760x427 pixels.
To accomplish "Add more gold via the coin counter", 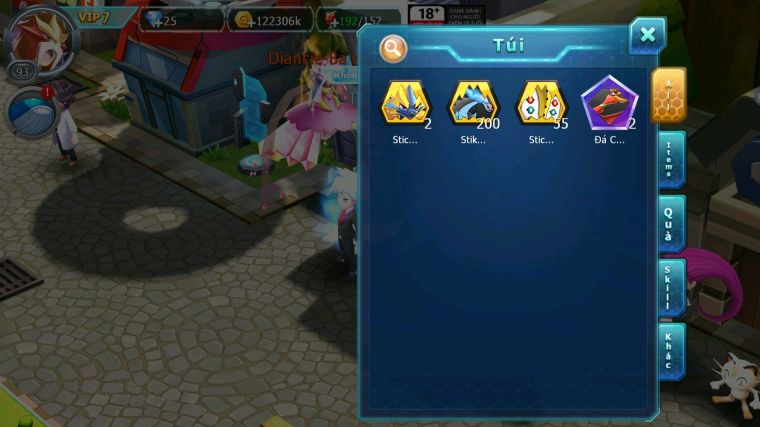I will pos(270,19).
